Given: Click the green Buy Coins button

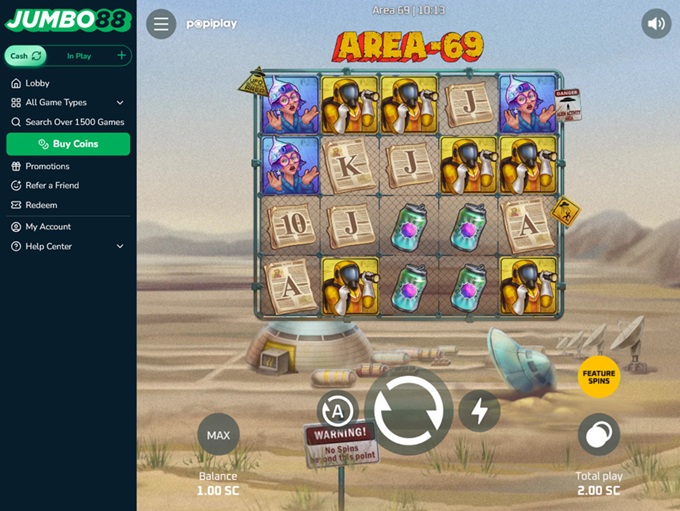Looking at the screenshot, I should click(68, 144).
